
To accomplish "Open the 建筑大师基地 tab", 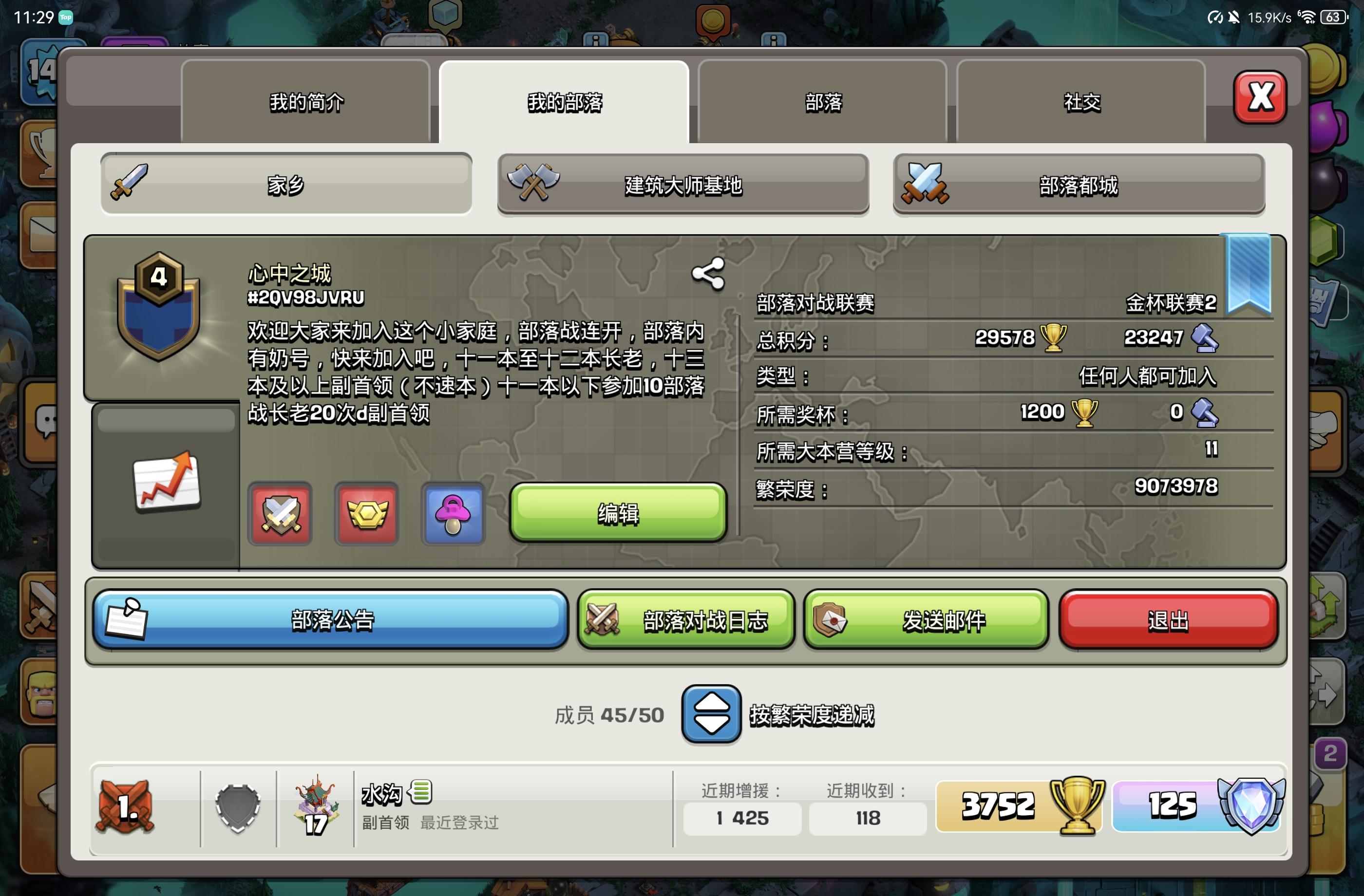I will (682, 185).
